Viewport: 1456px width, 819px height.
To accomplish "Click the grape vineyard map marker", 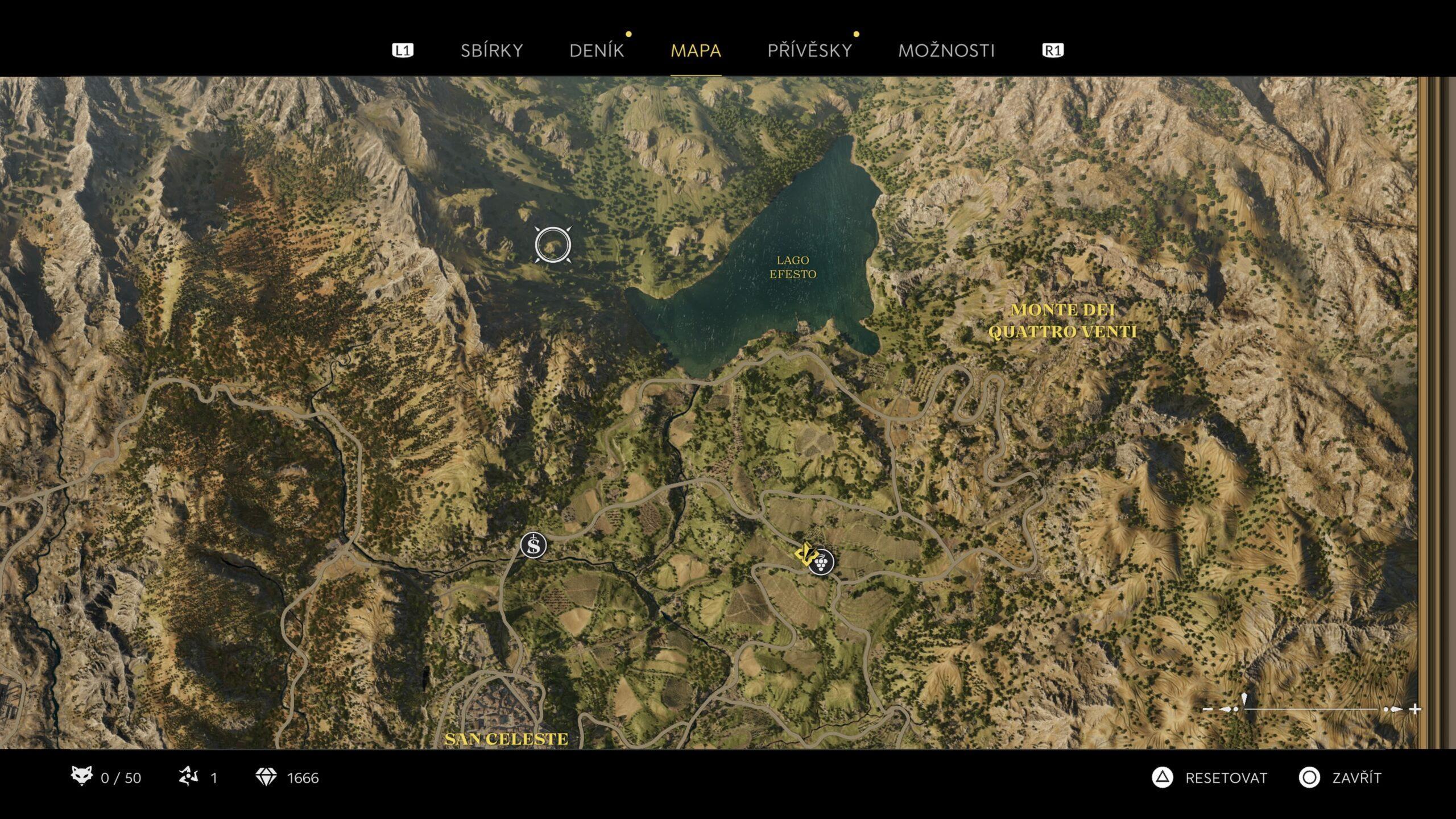I will pyautogui.click(x=821, y=562).
